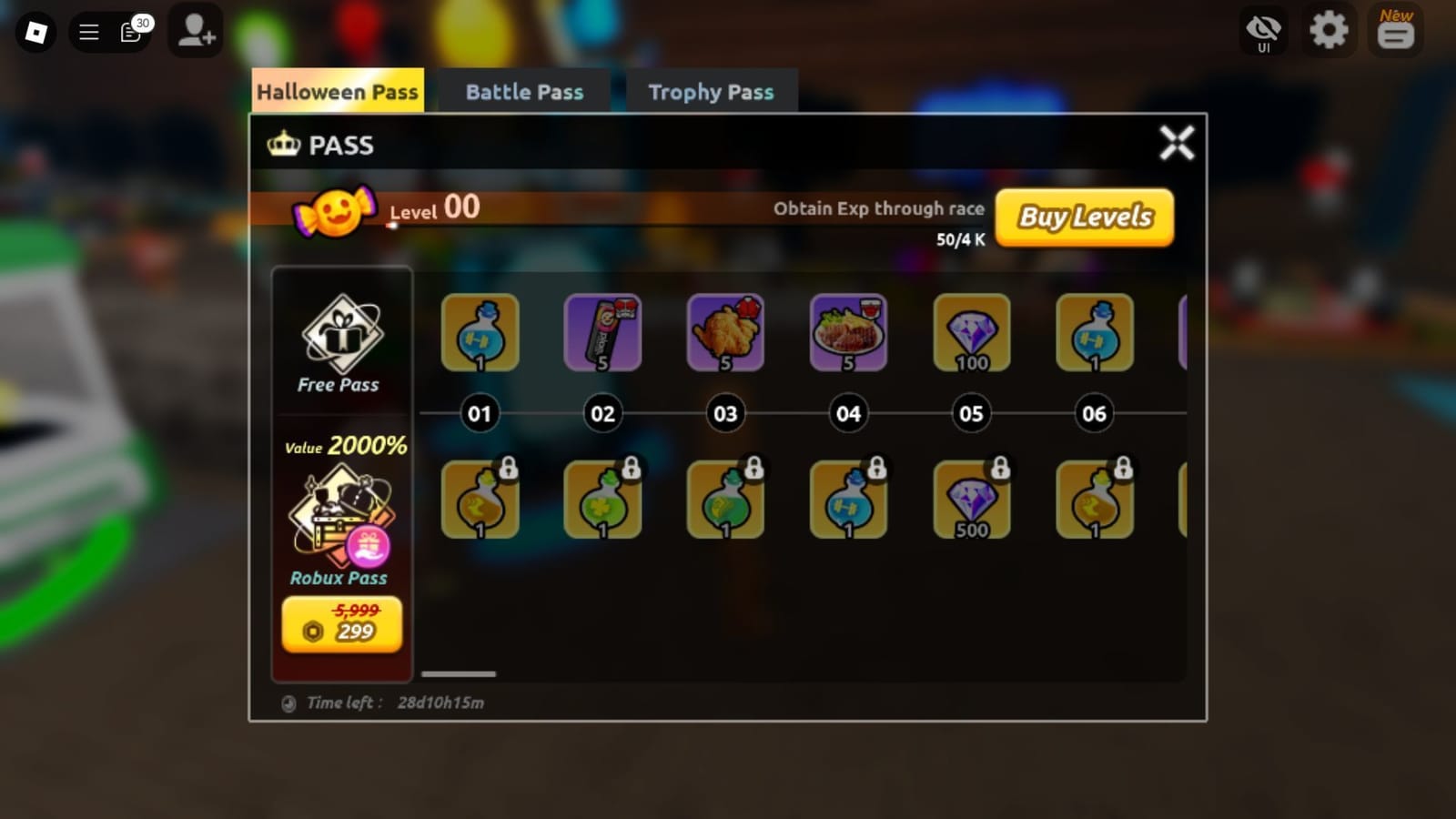1456x819 pixels.
Task: Claim the energy drink reward at level 02
Action: [x=602, y=333]
